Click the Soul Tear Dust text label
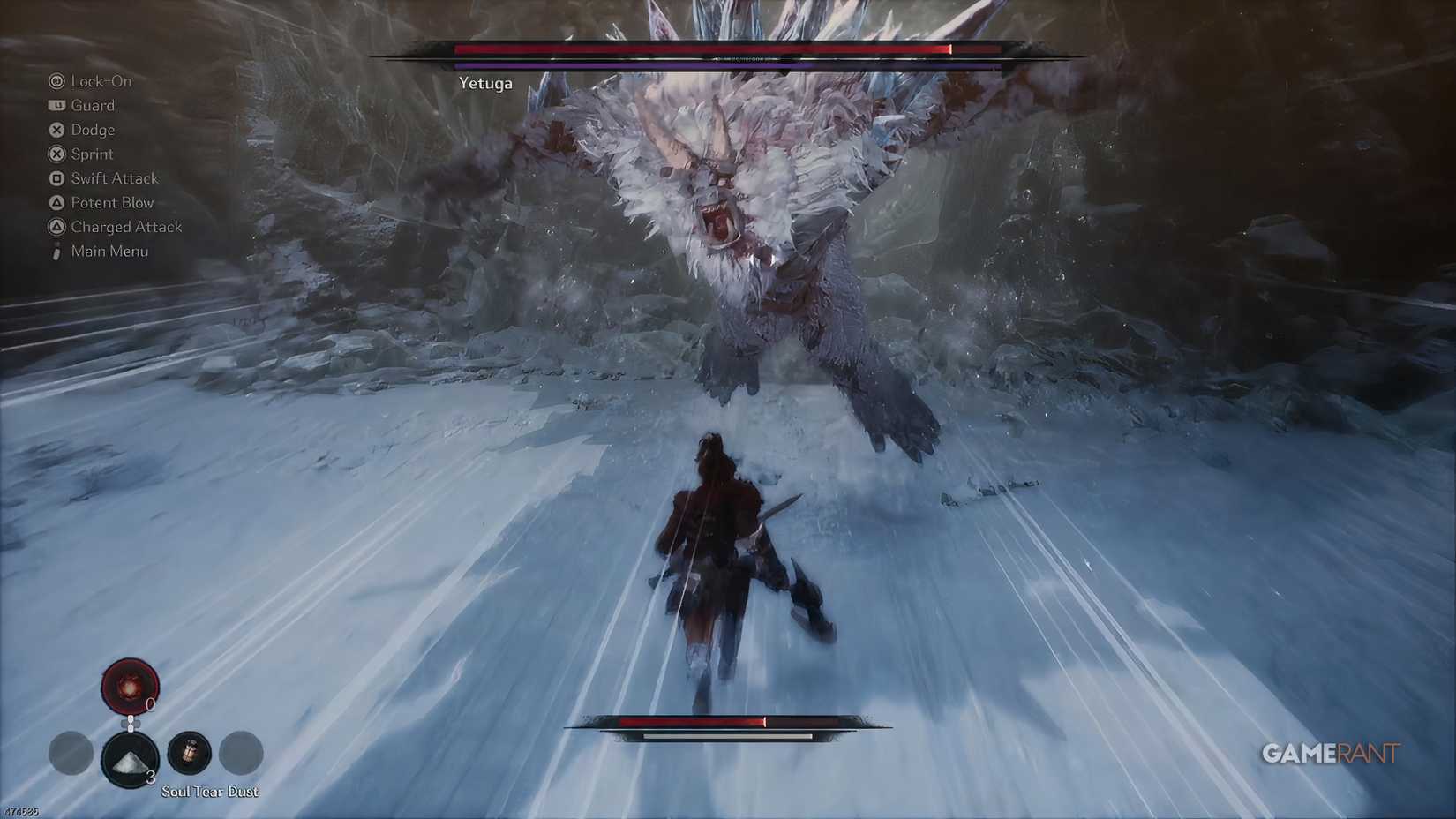Screen dimensions: 1456x819 pos(209,792)
